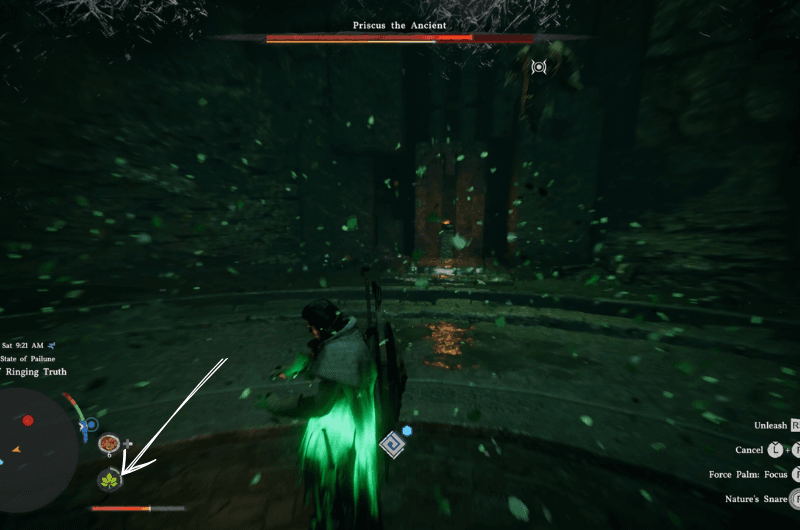Use the food bowl consumable slot
The width and height of the screenshot is (800, 530).
[x=109, y=442]
